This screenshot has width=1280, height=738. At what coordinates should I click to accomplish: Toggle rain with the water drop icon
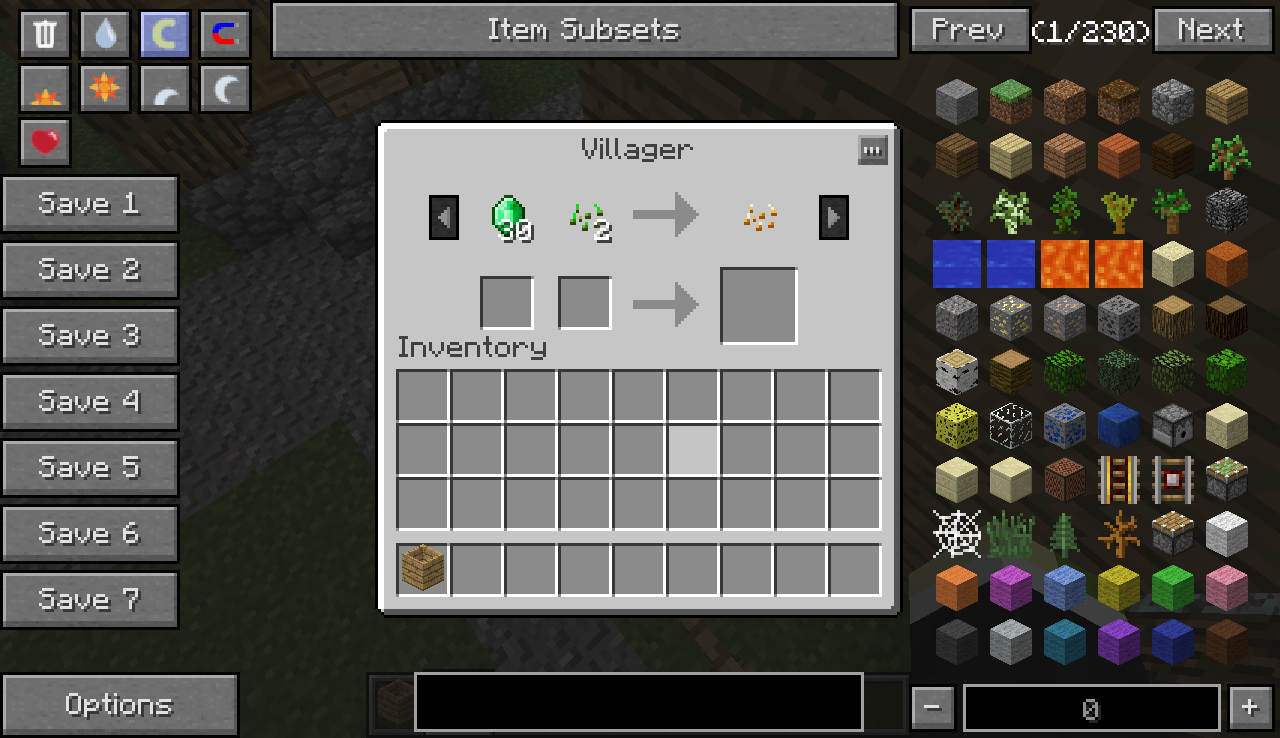pos(105,35)
